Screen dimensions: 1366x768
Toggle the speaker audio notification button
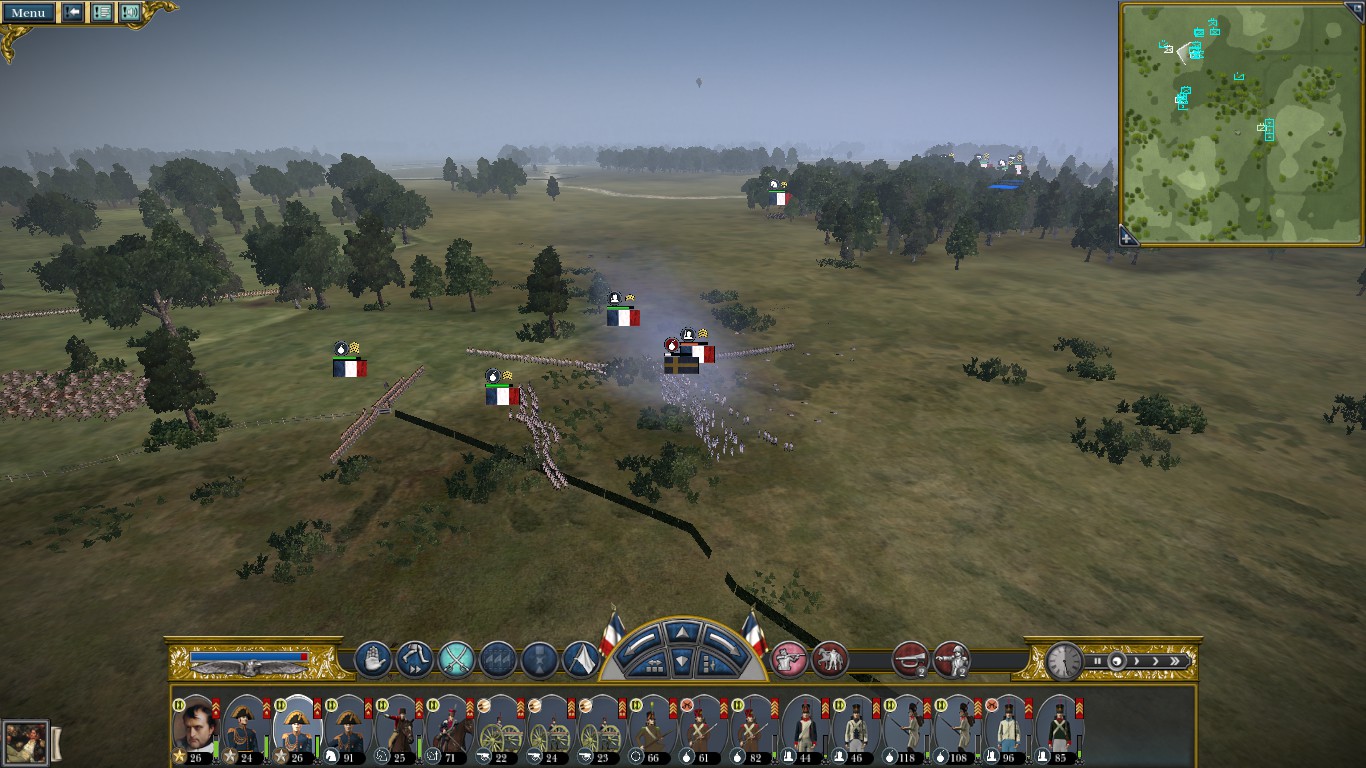pyautogui.click(x=130, y=12)
